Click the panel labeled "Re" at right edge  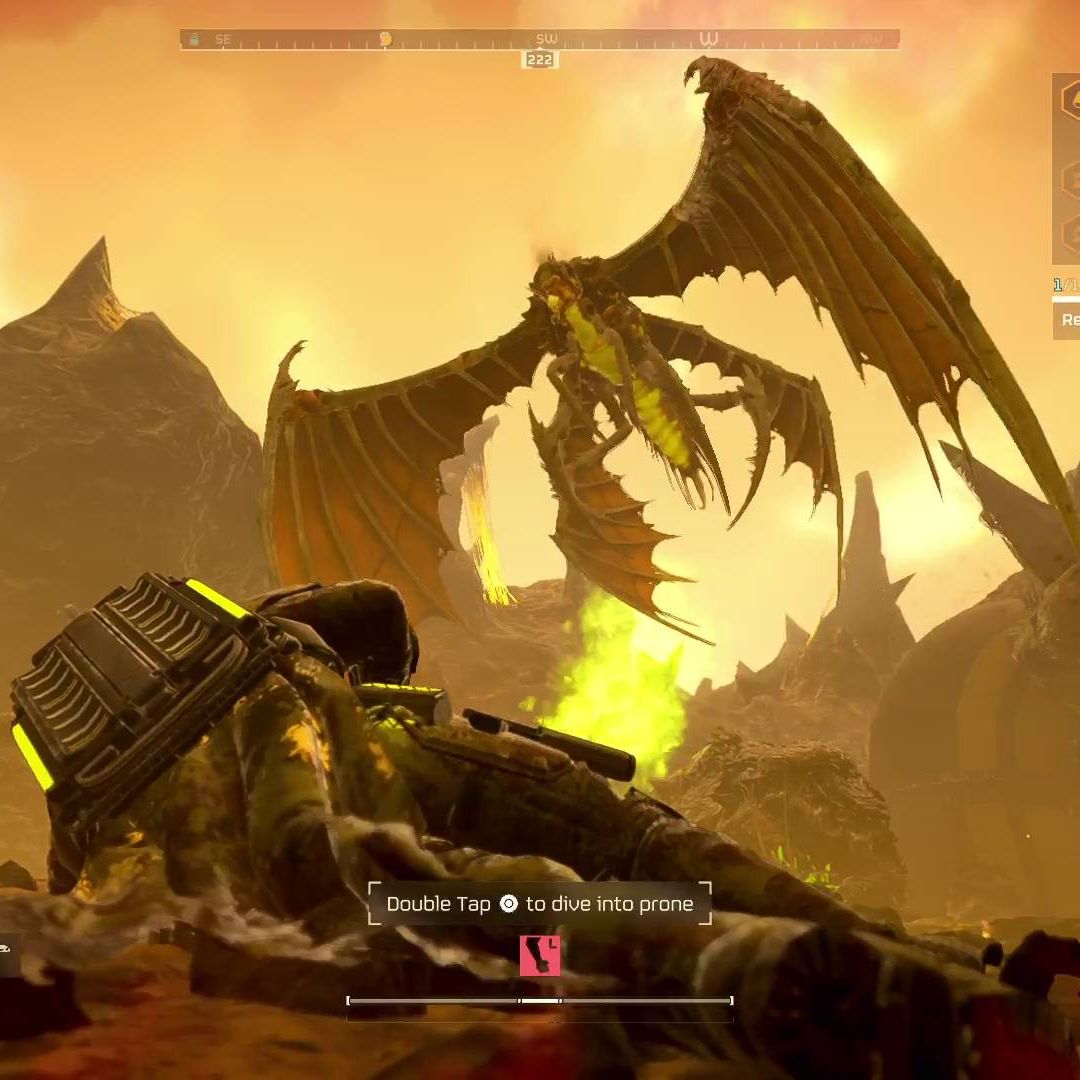click(x=1069, y=320)
